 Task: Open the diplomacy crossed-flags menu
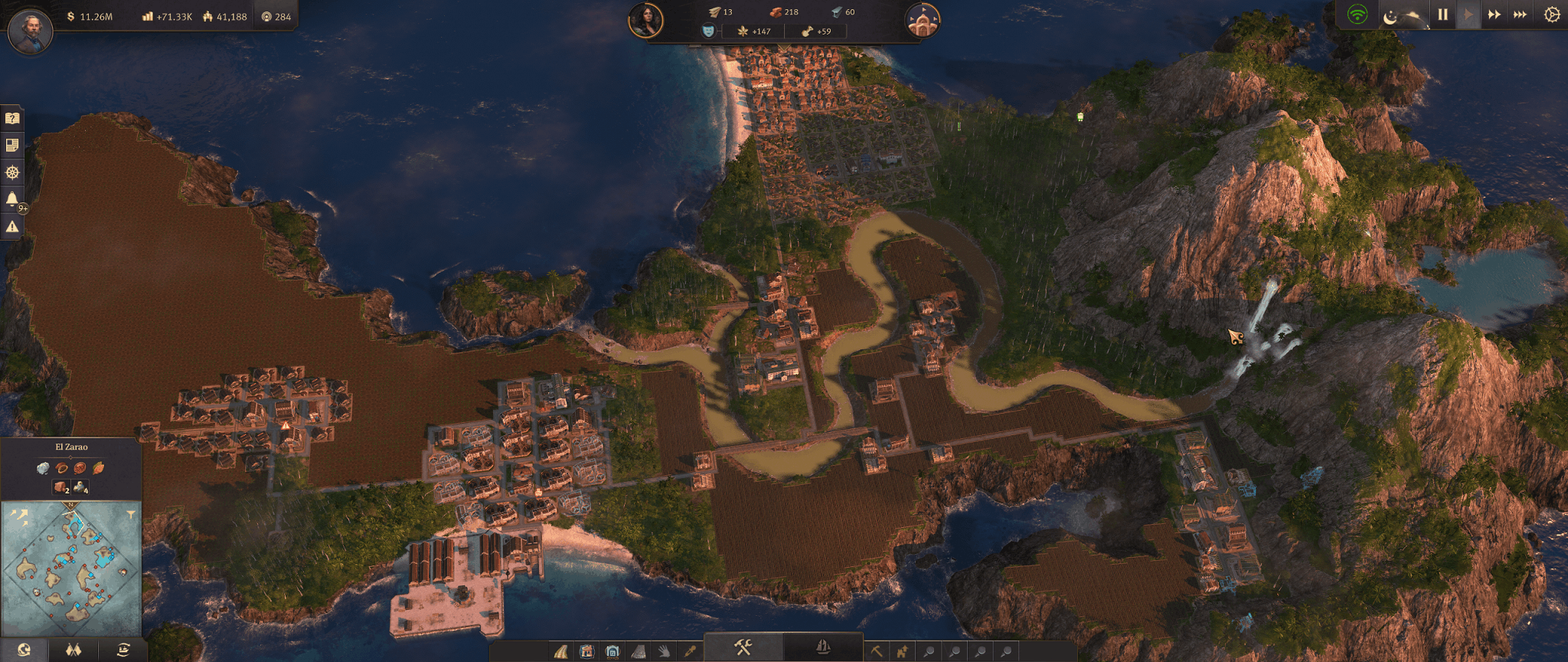point(73,651)
